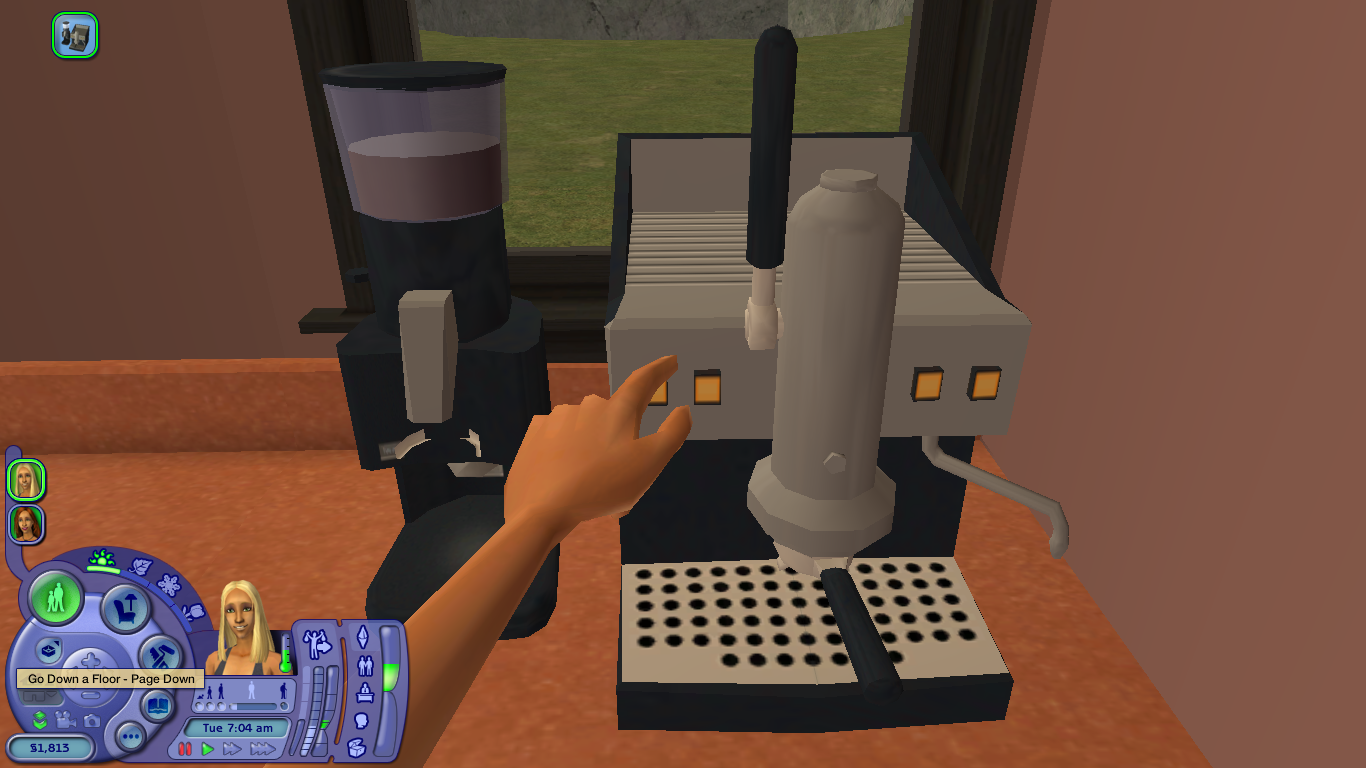Click the photo album icon in the top-left corner

tap(75, 35)
